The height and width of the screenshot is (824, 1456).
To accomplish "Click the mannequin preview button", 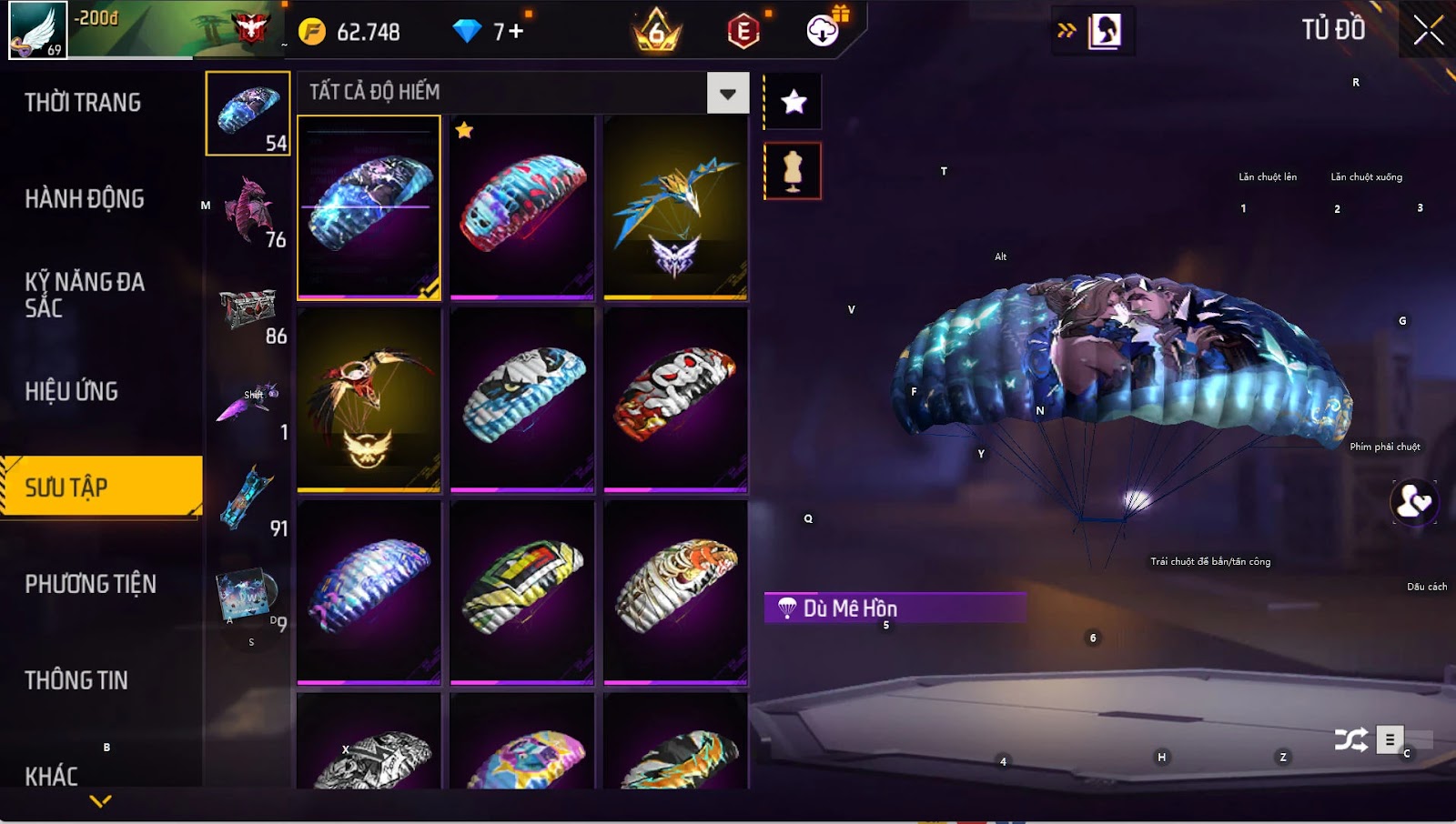I will pyautogui.click(x=793, y=171).
